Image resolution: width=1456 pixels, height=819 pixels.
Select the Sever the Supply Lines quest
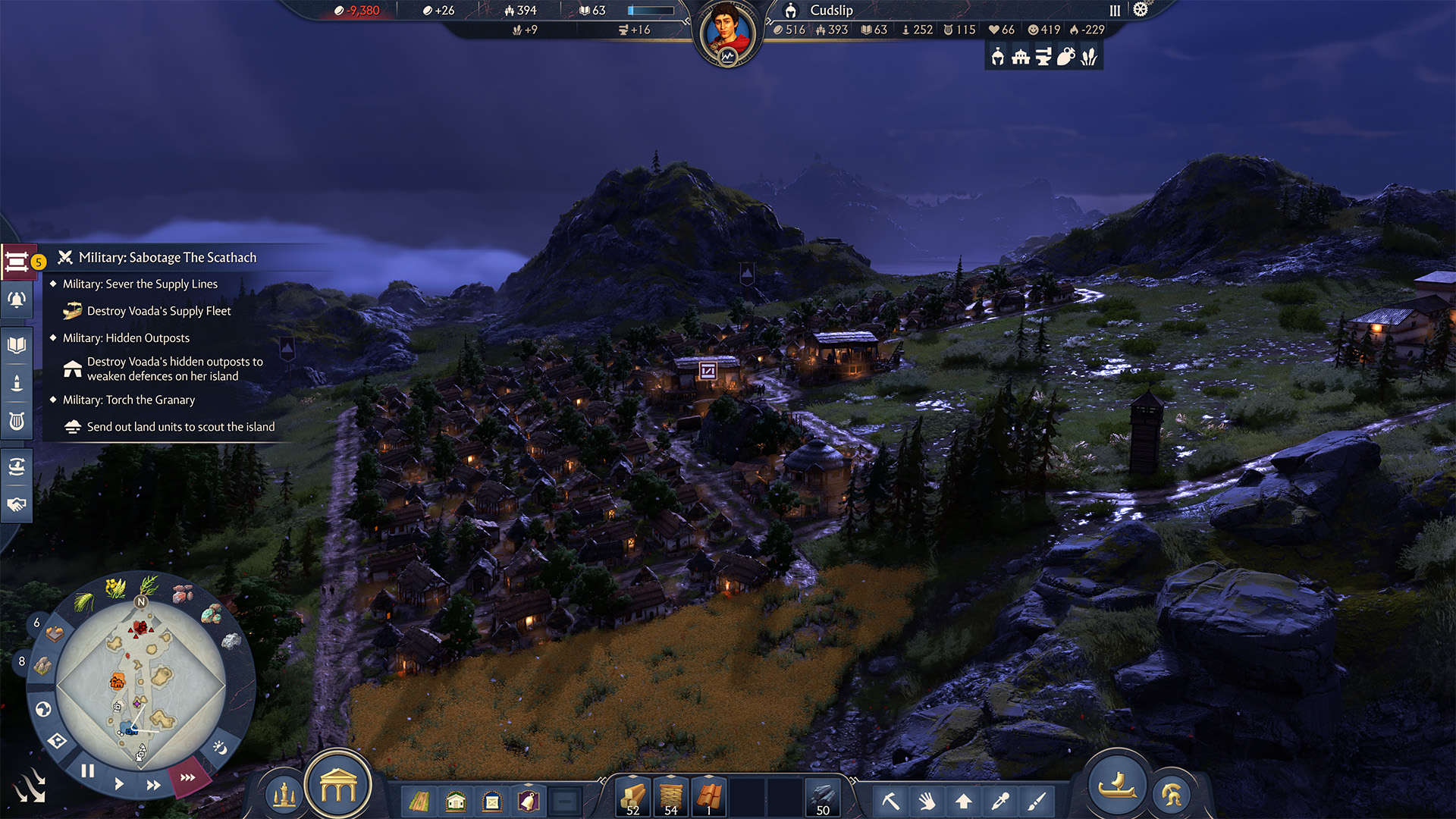(x=140, y=284)
